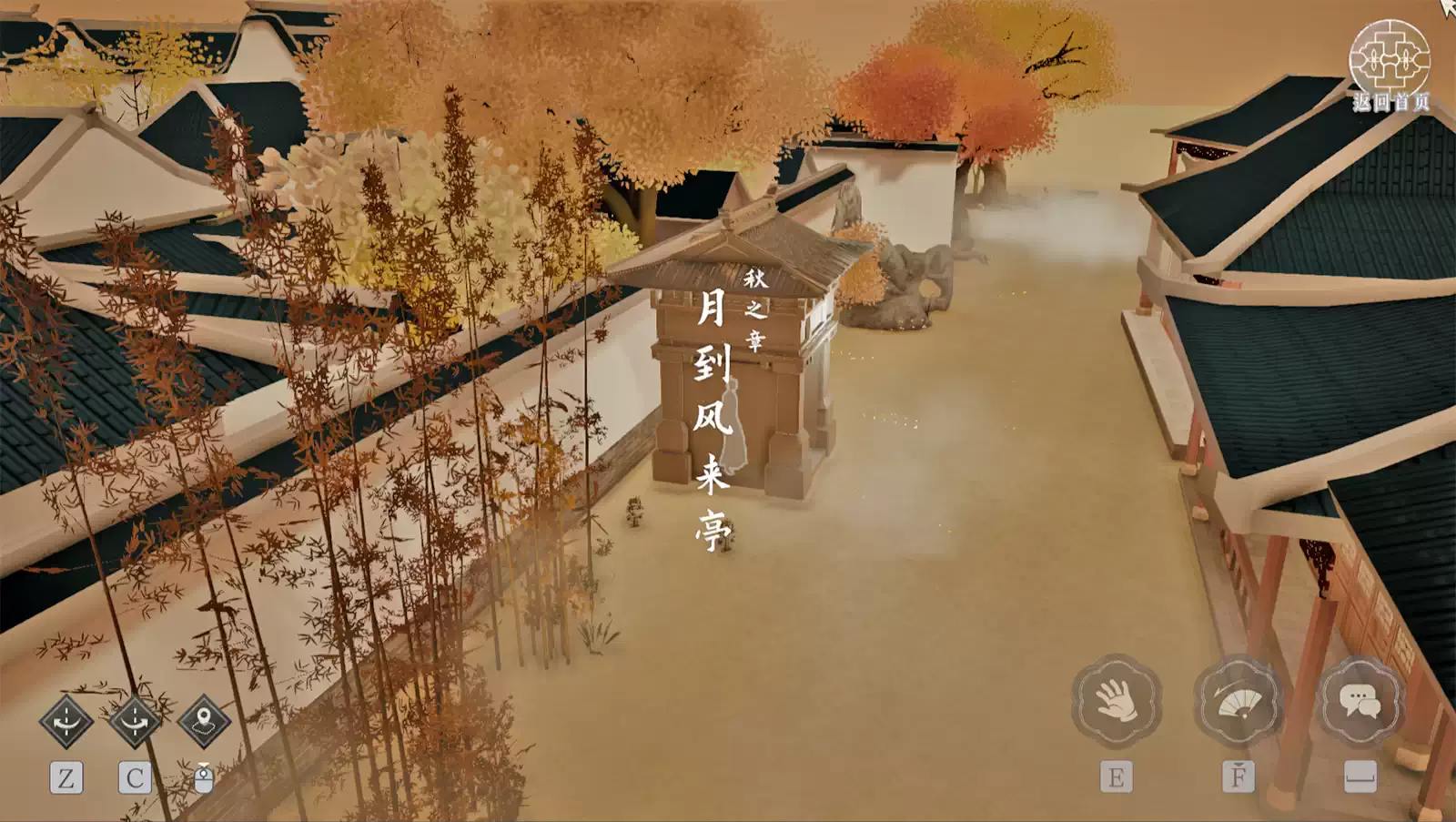1456x822 pixels.
Task: Click the small triangle above the mouse icon
Action: click(x=204, y=765)
